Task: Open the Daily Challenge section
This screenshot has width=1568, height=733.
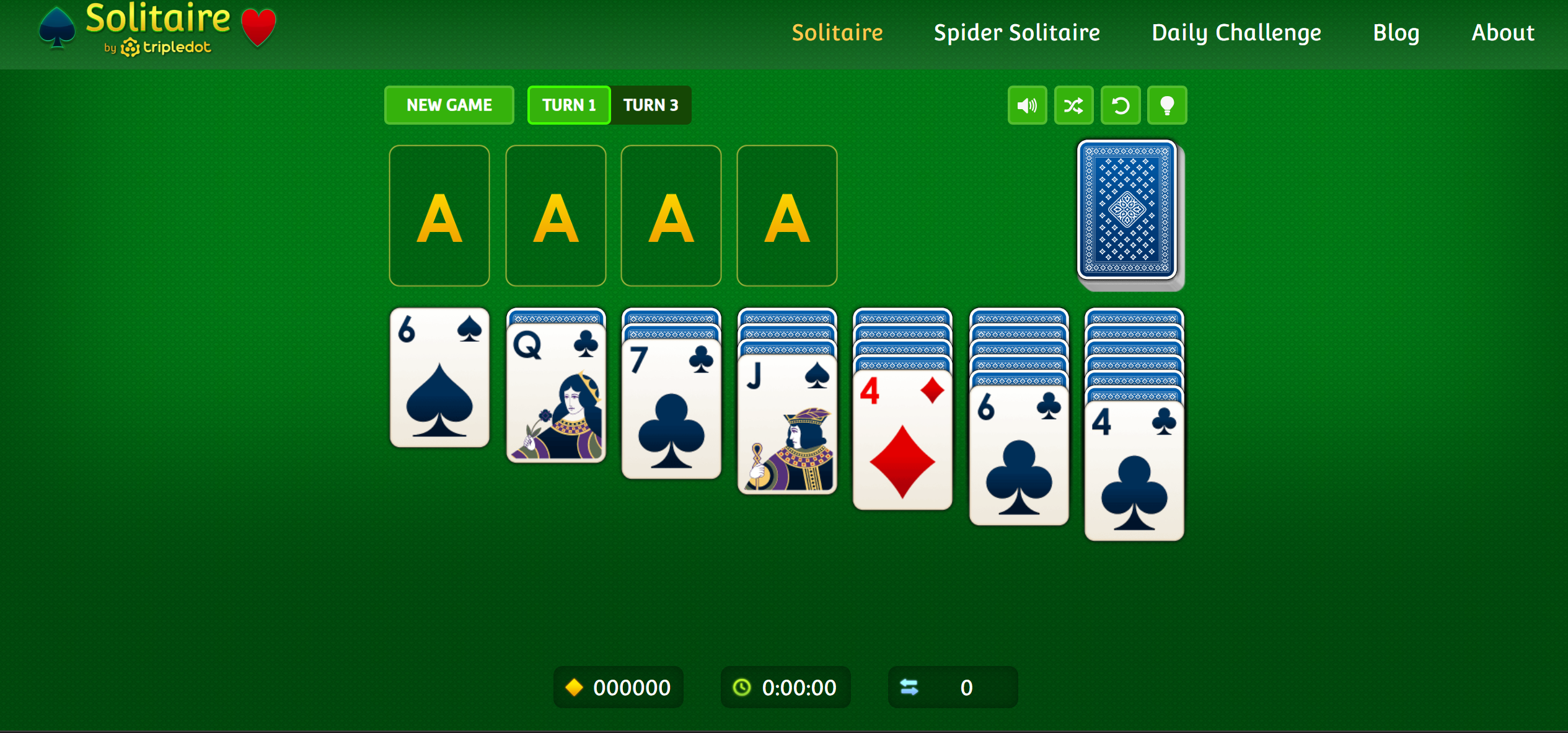Action: click(x=1235, y=32)
